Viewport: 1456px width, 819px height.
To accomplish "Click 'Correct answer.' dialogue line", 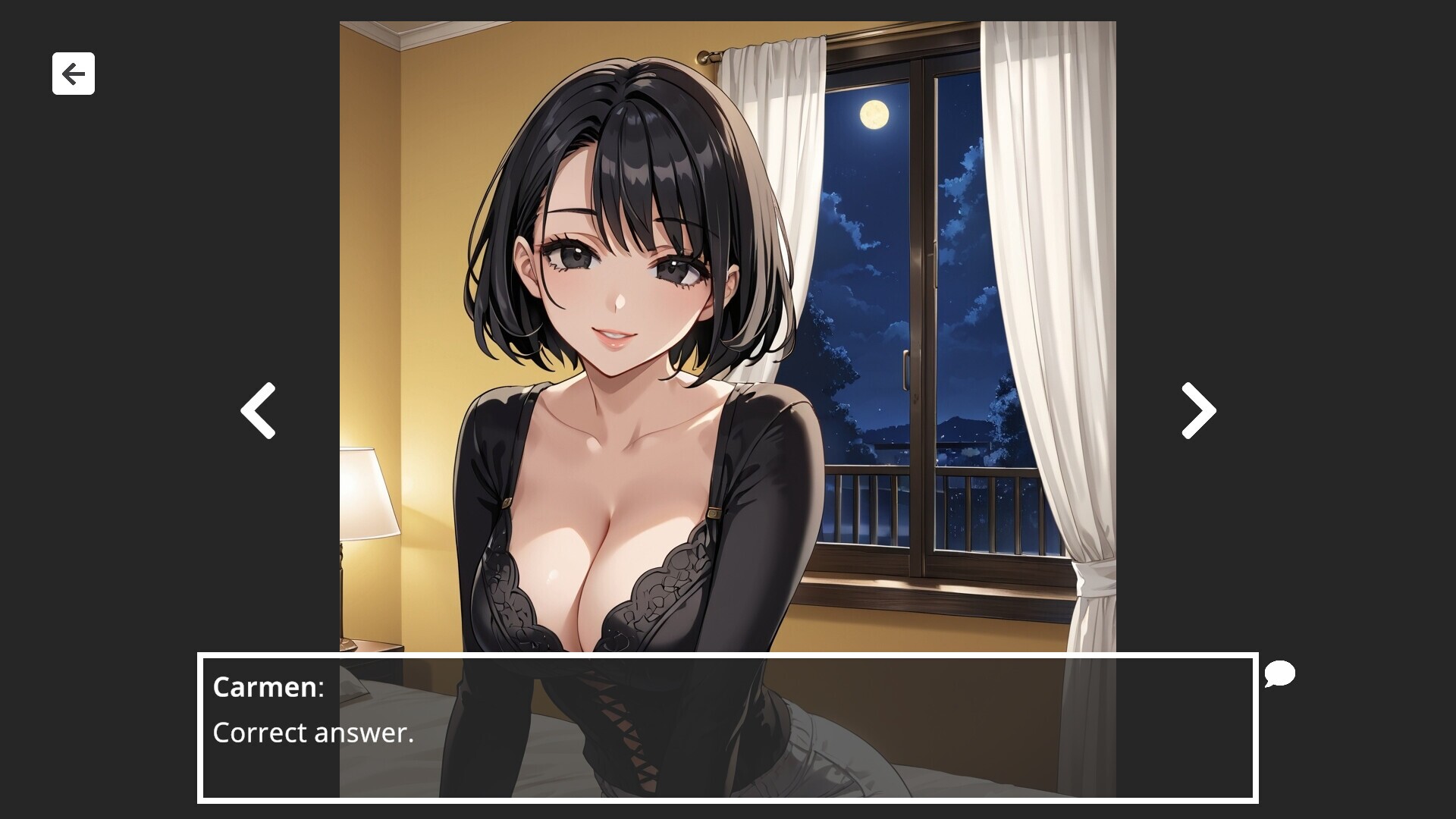I will (x=313, y=733).
